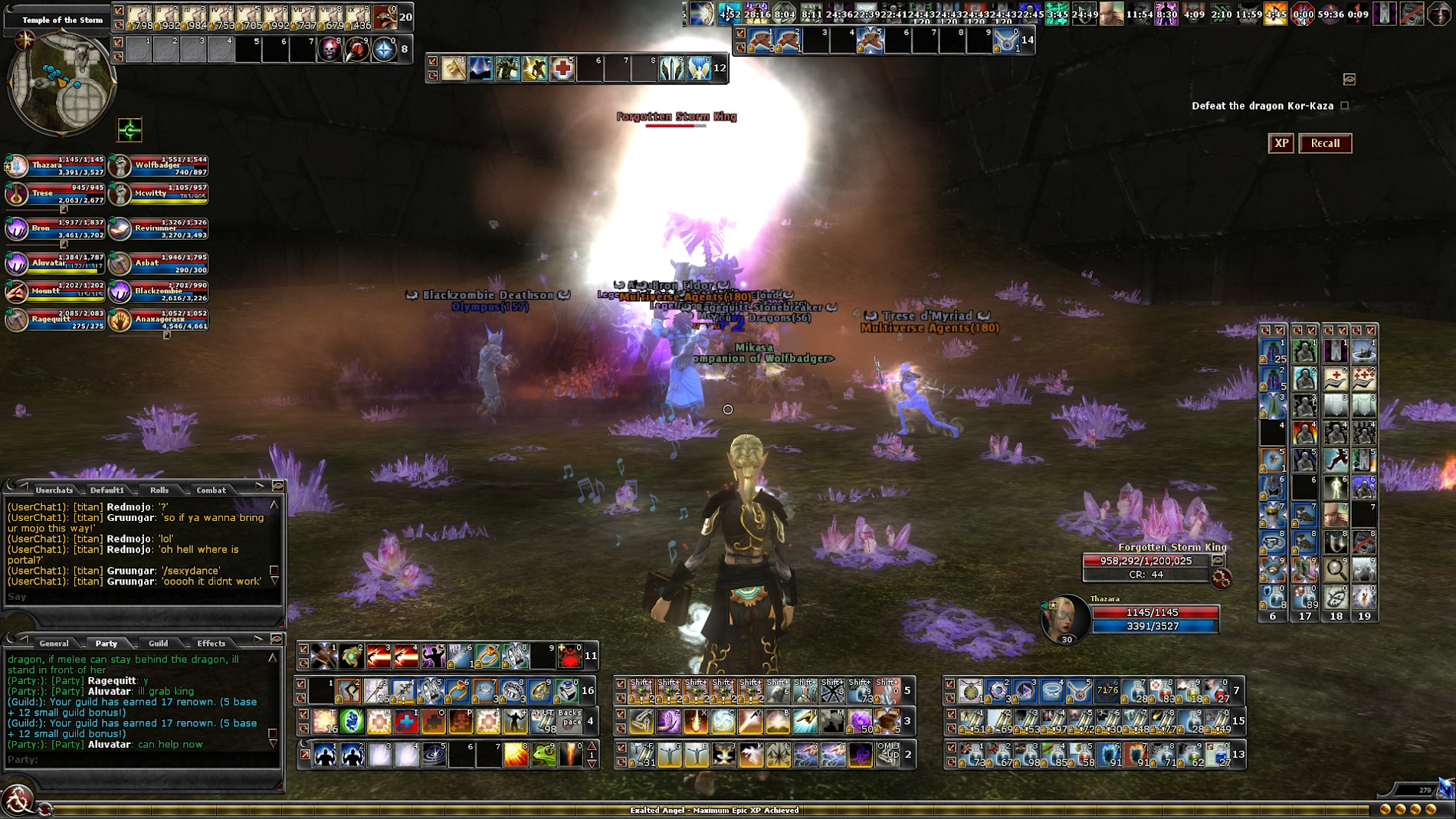Use the red skull hotbar ability
The height and width of the screenshot is (819, 1456).
(330, 50)
